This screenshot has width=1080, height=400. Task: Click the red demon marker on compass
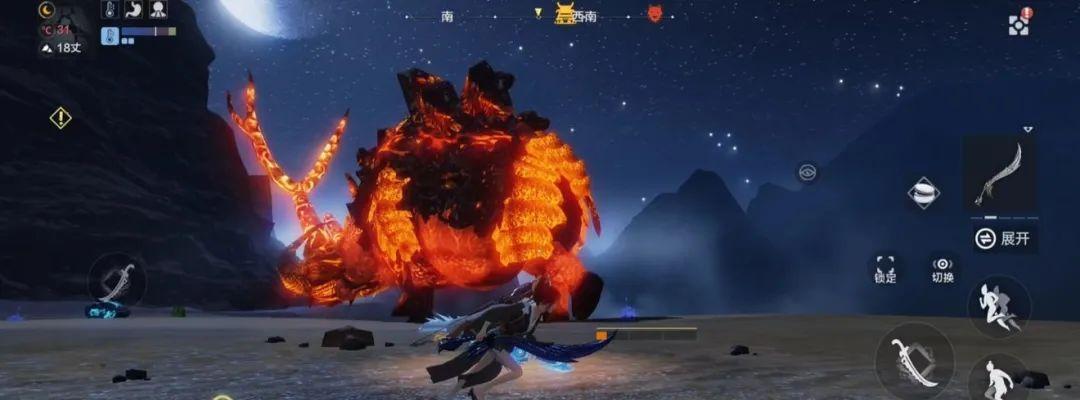[655, 14]
